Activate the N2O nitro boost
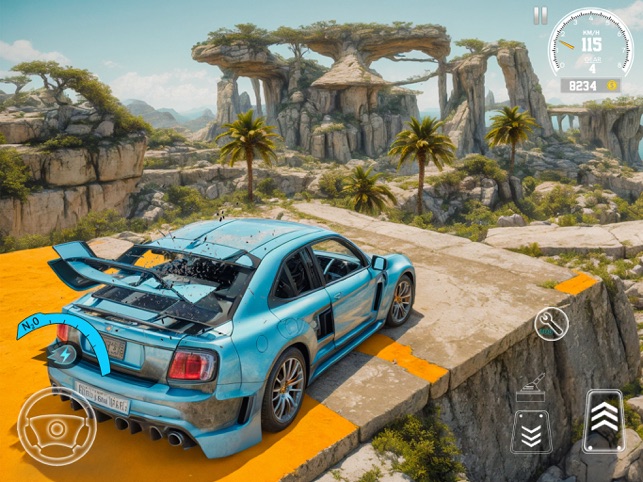 click(x=62, y=344)
